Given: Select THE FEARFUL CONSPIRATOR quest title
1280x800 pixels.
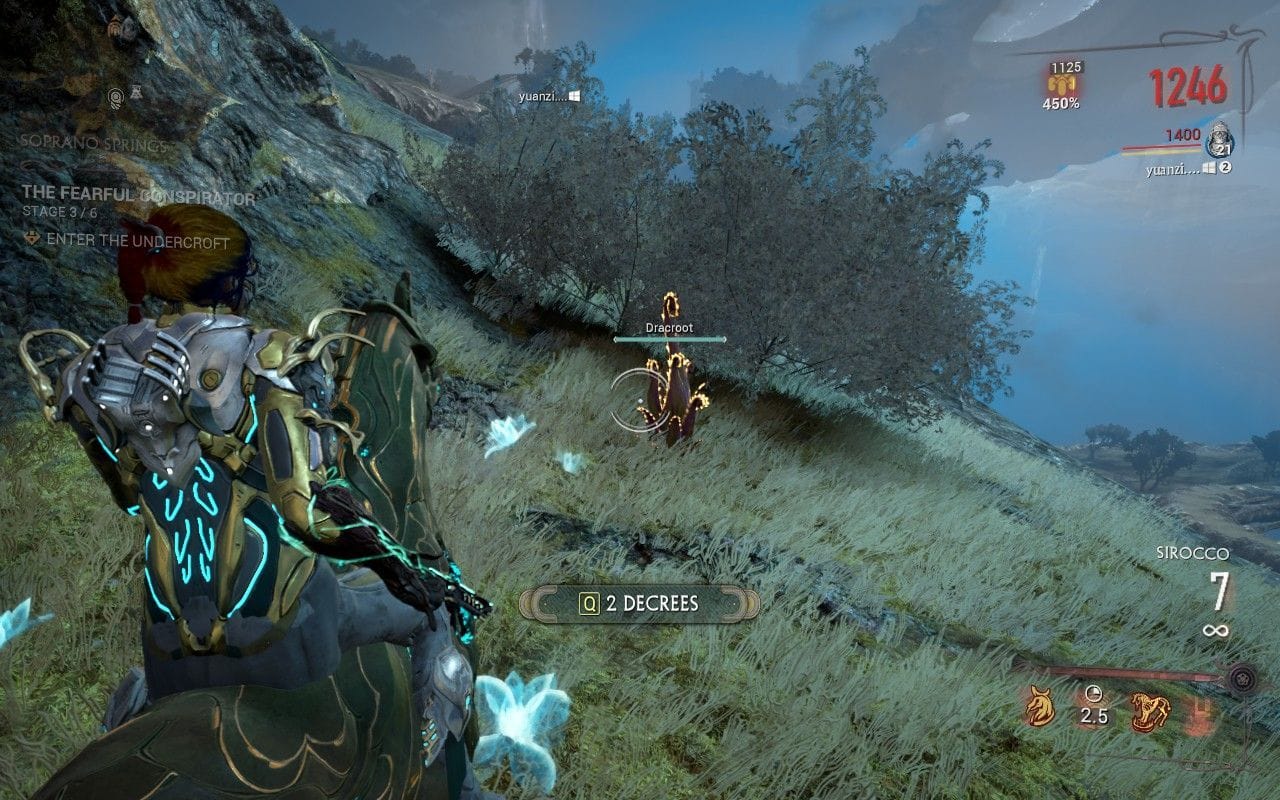Looking at the screenshot, I should pos(125,193).
